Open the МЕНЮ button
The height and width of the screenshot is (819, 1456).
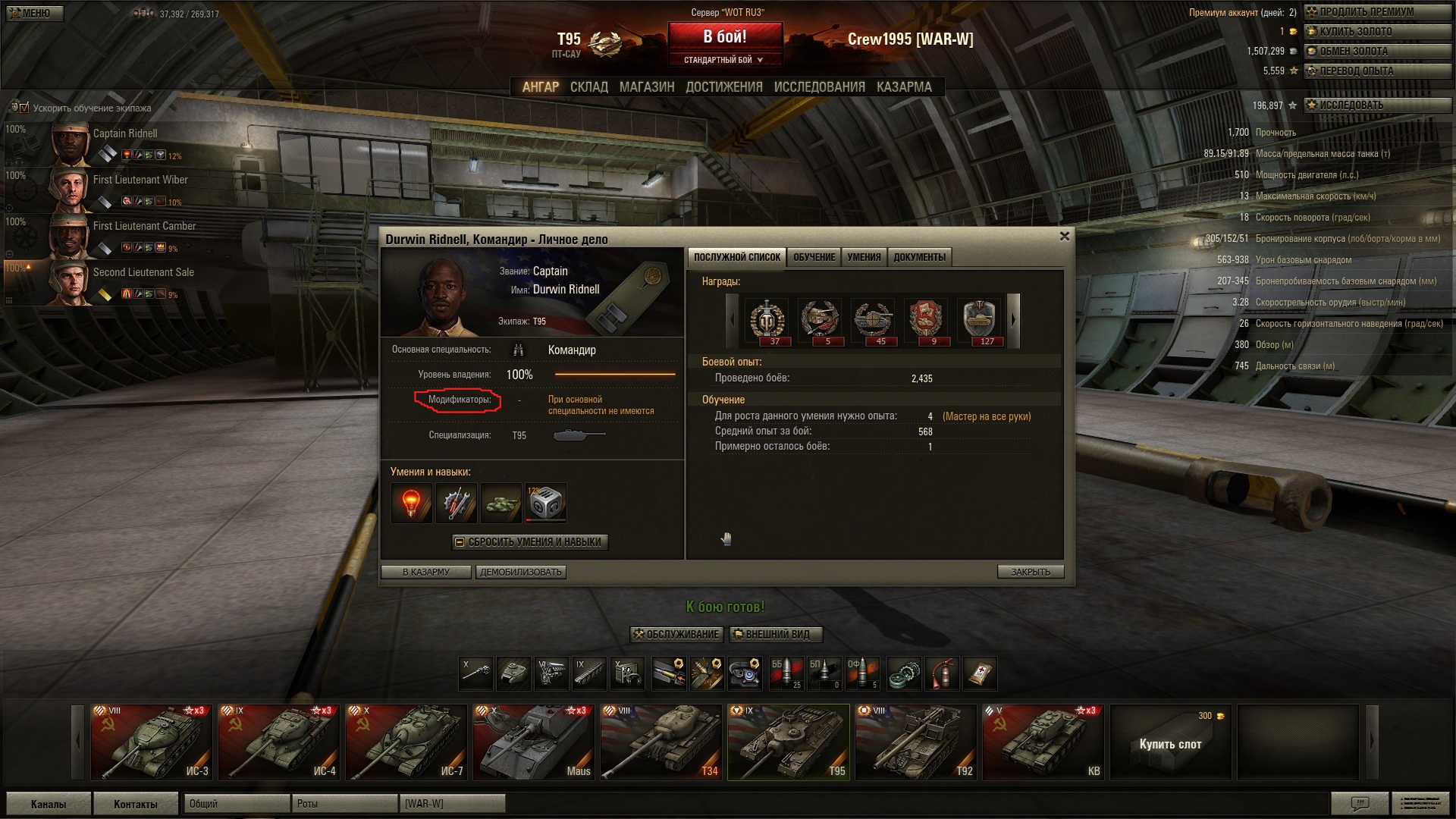pyautogui.click(x=34, y=13)
